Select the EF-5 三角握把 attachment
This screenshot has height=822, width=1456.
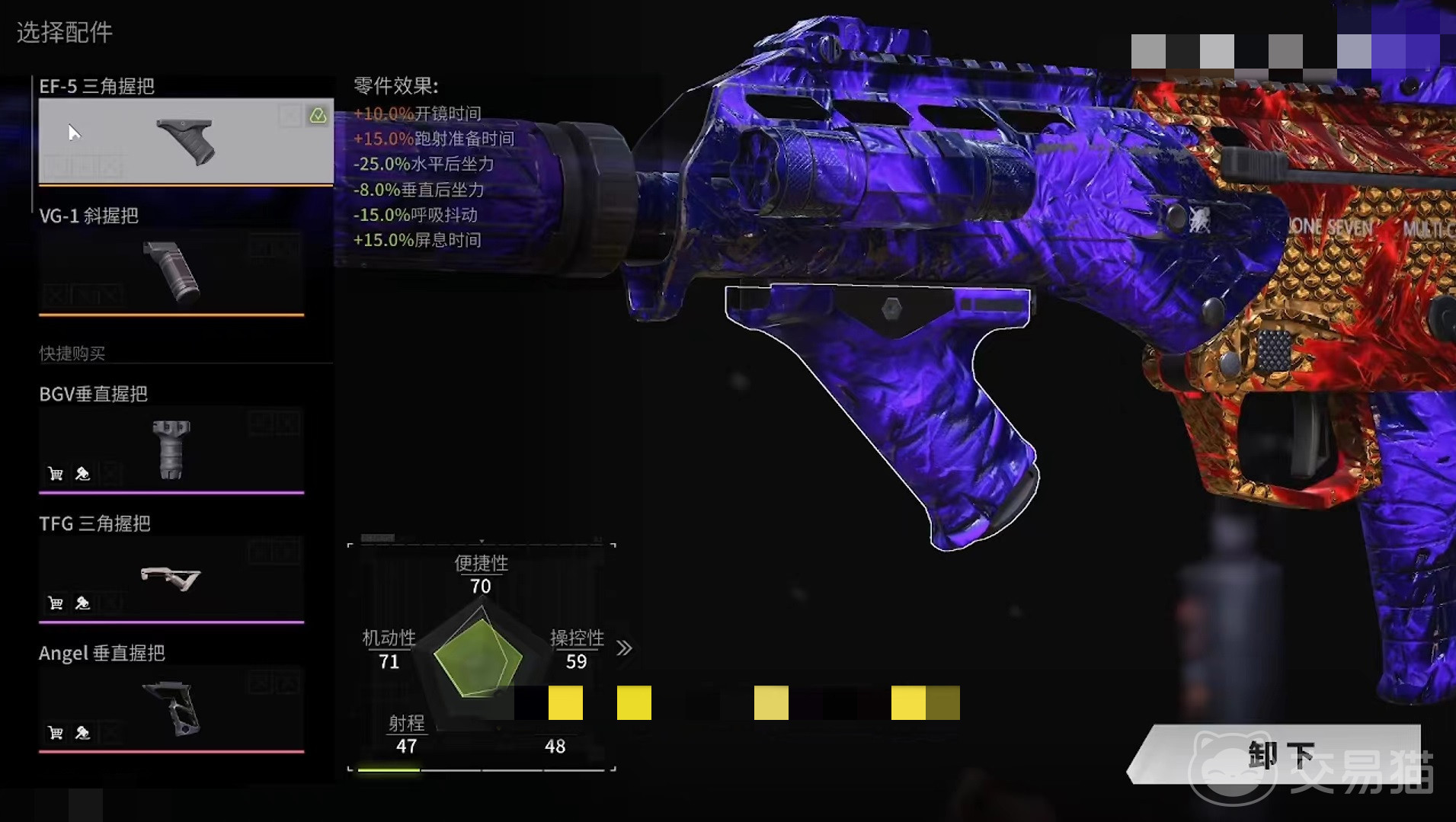click(186, 141)
